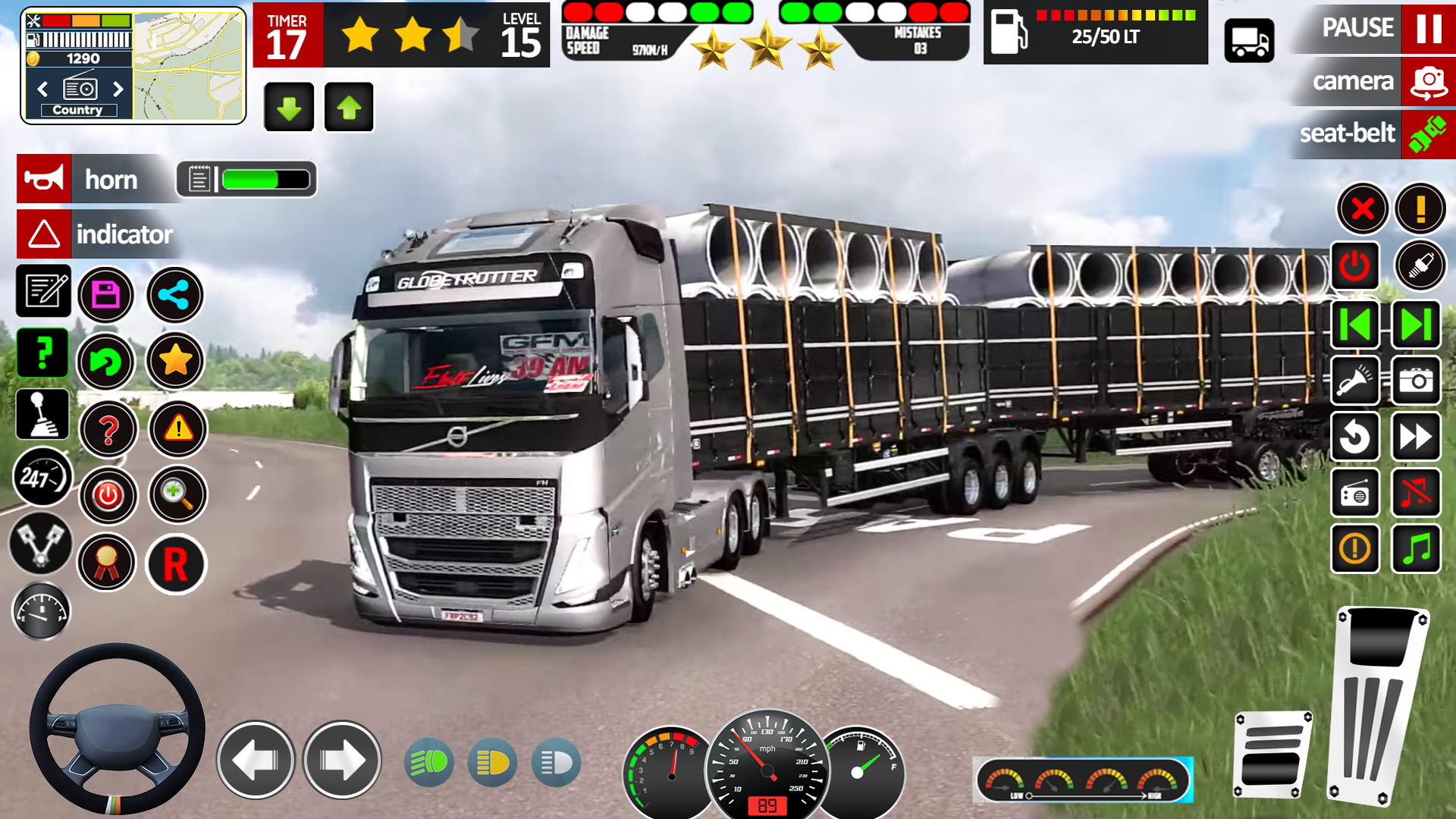
Task: Click the green down arrow button
Action: 289,108
